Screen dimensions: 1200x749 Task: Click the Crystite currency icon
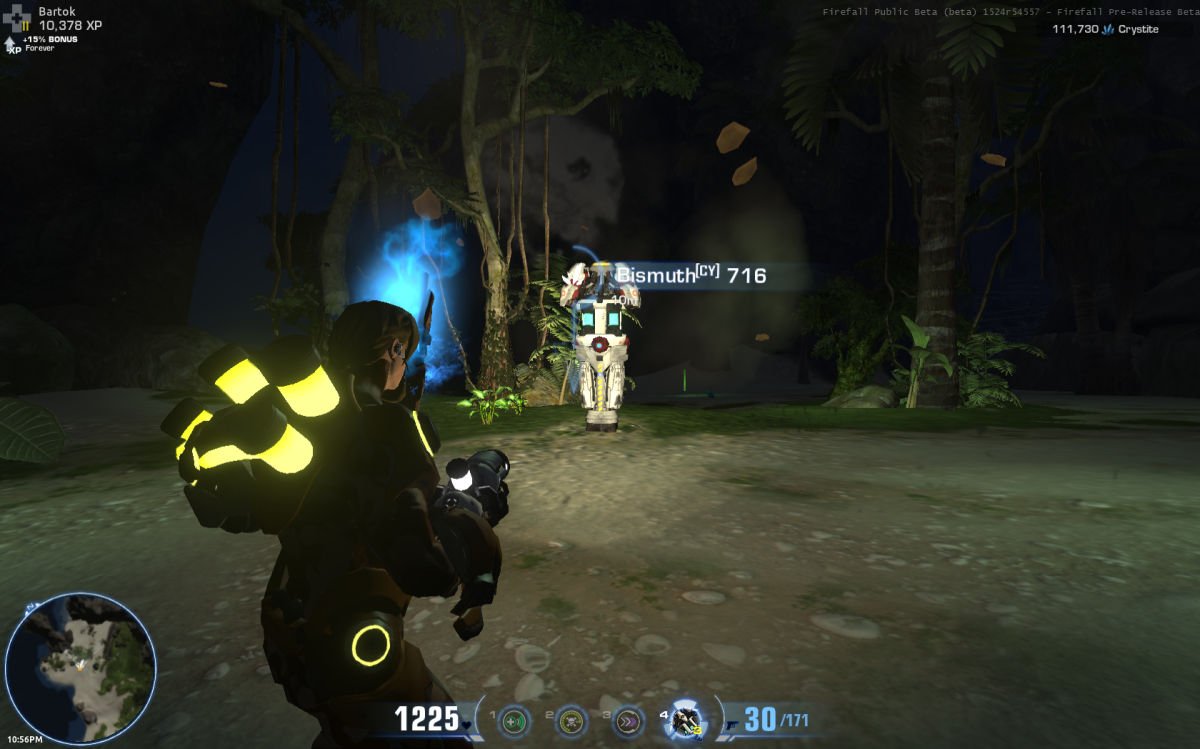1108,30
